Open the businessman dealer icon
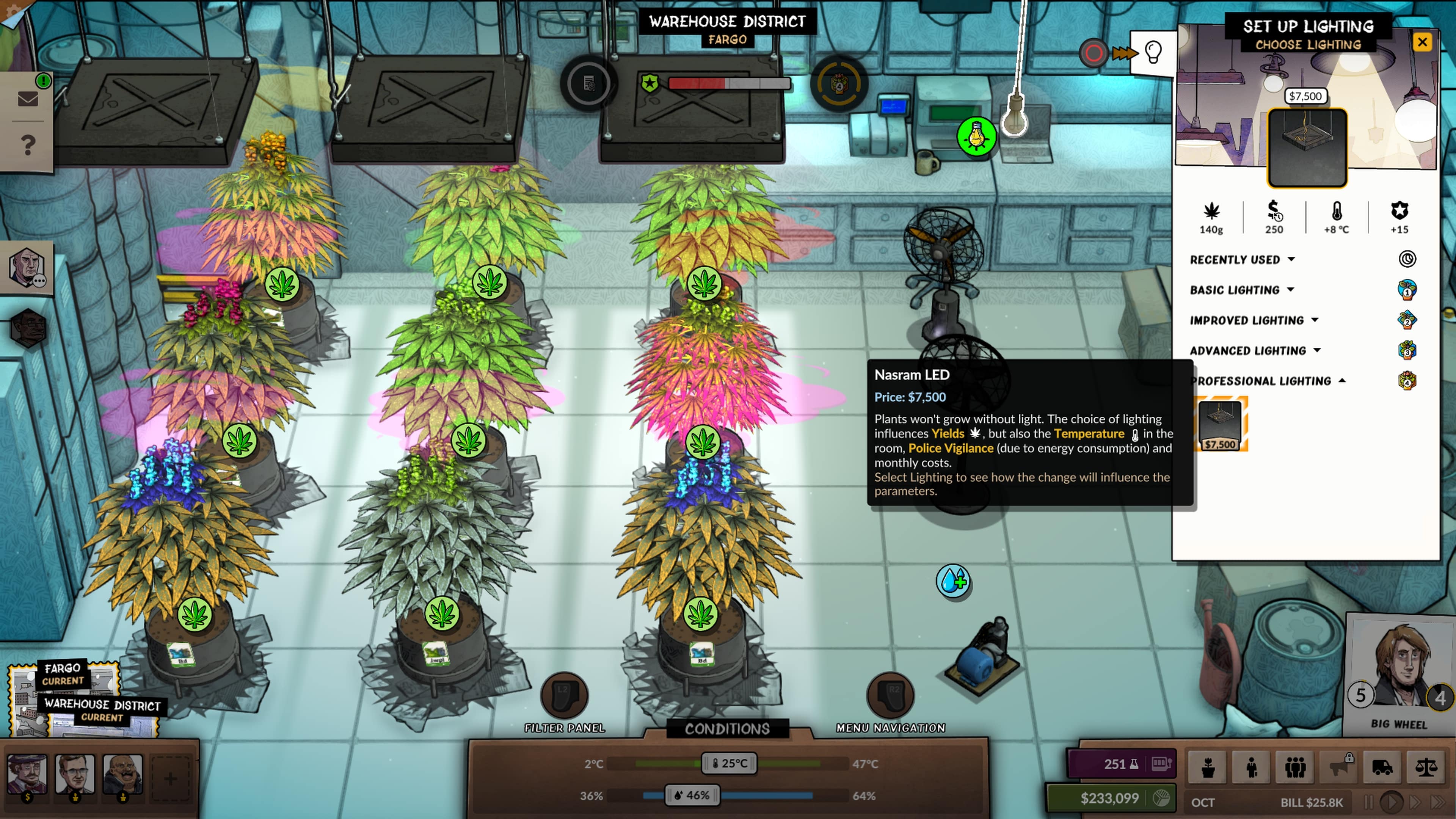 [1251, 768]
